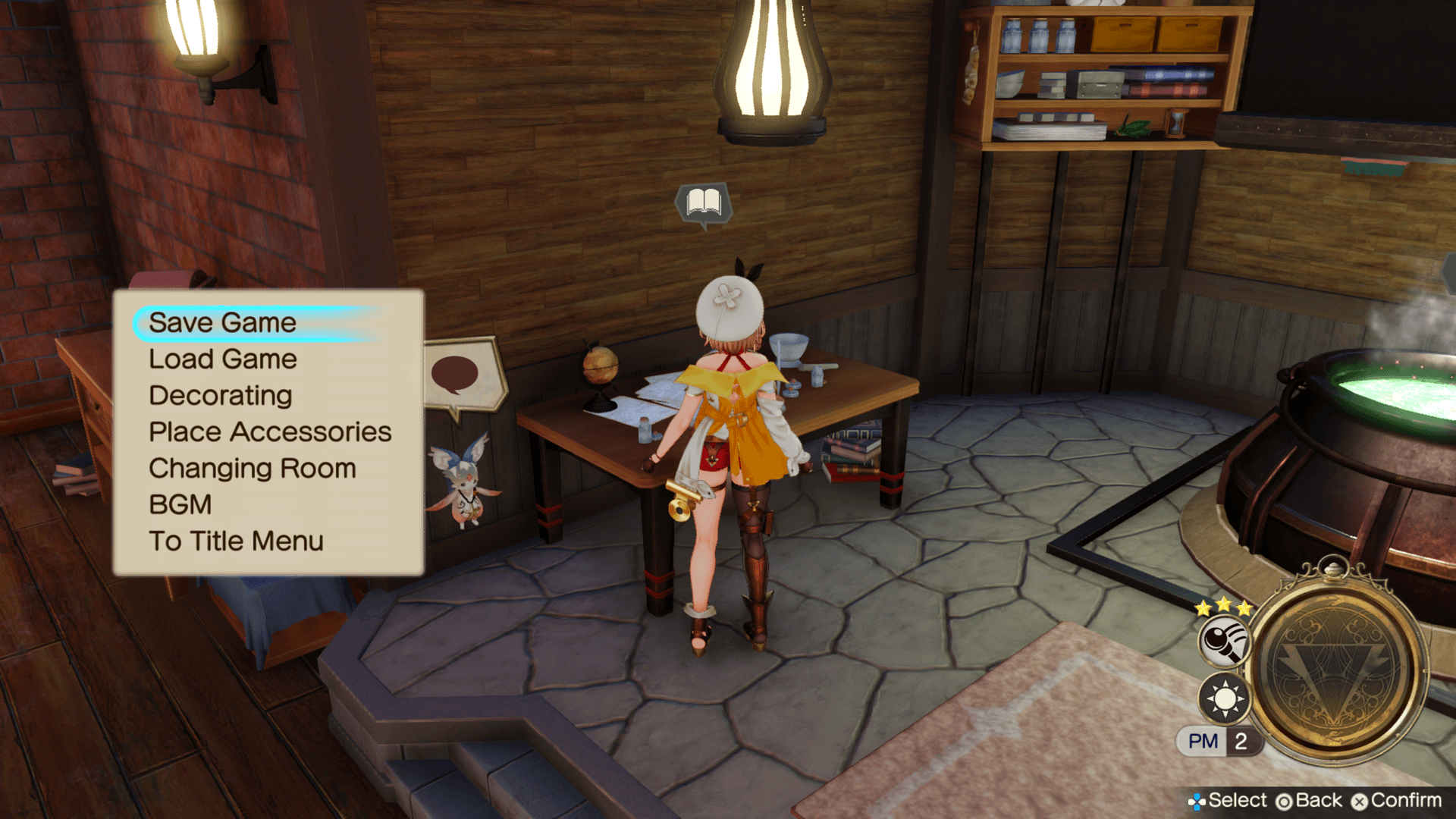This screenshot has height=819, width=1456.
Task: Click the open book interaction marker
Action: point(704,202)
